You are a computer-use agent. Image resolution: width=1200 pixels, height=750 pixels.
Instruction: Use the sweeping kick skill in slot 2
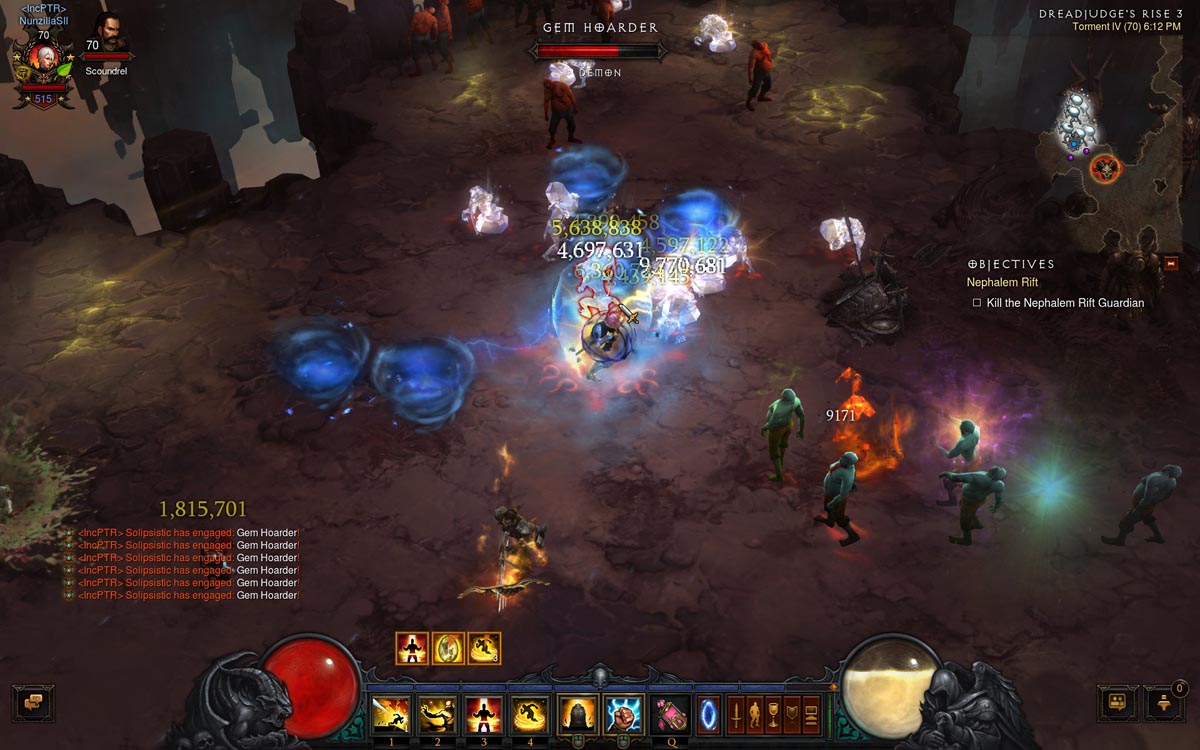(437, 715)
